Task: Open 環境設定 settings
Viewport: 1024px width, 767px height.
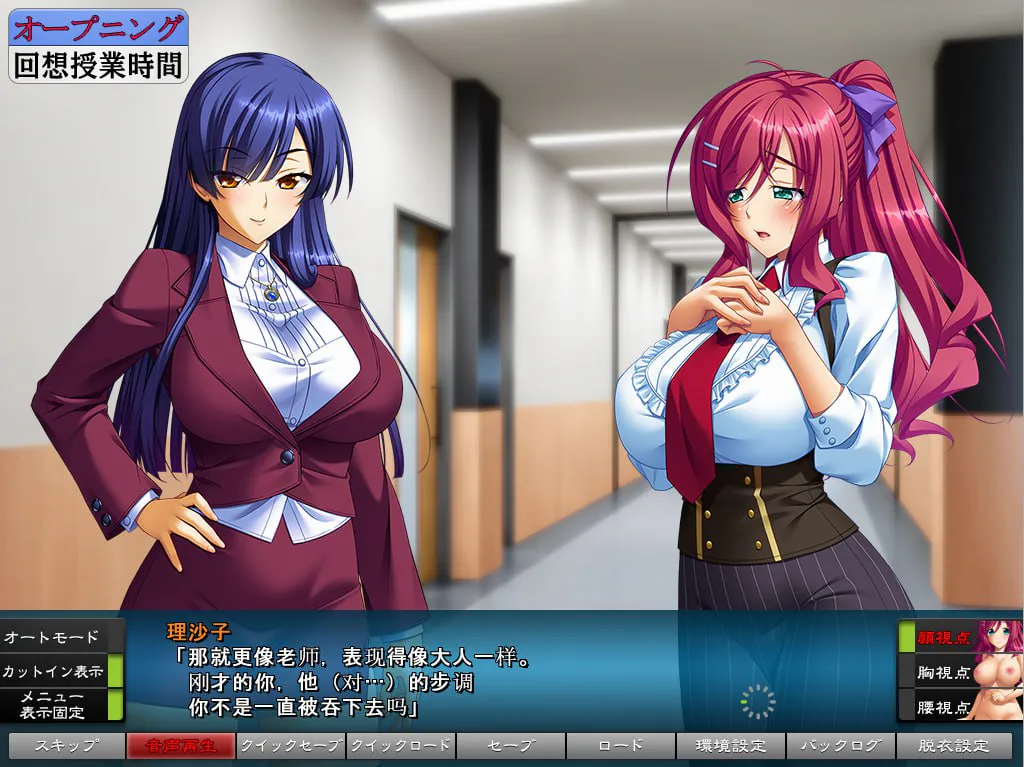Action: [731, 746]
